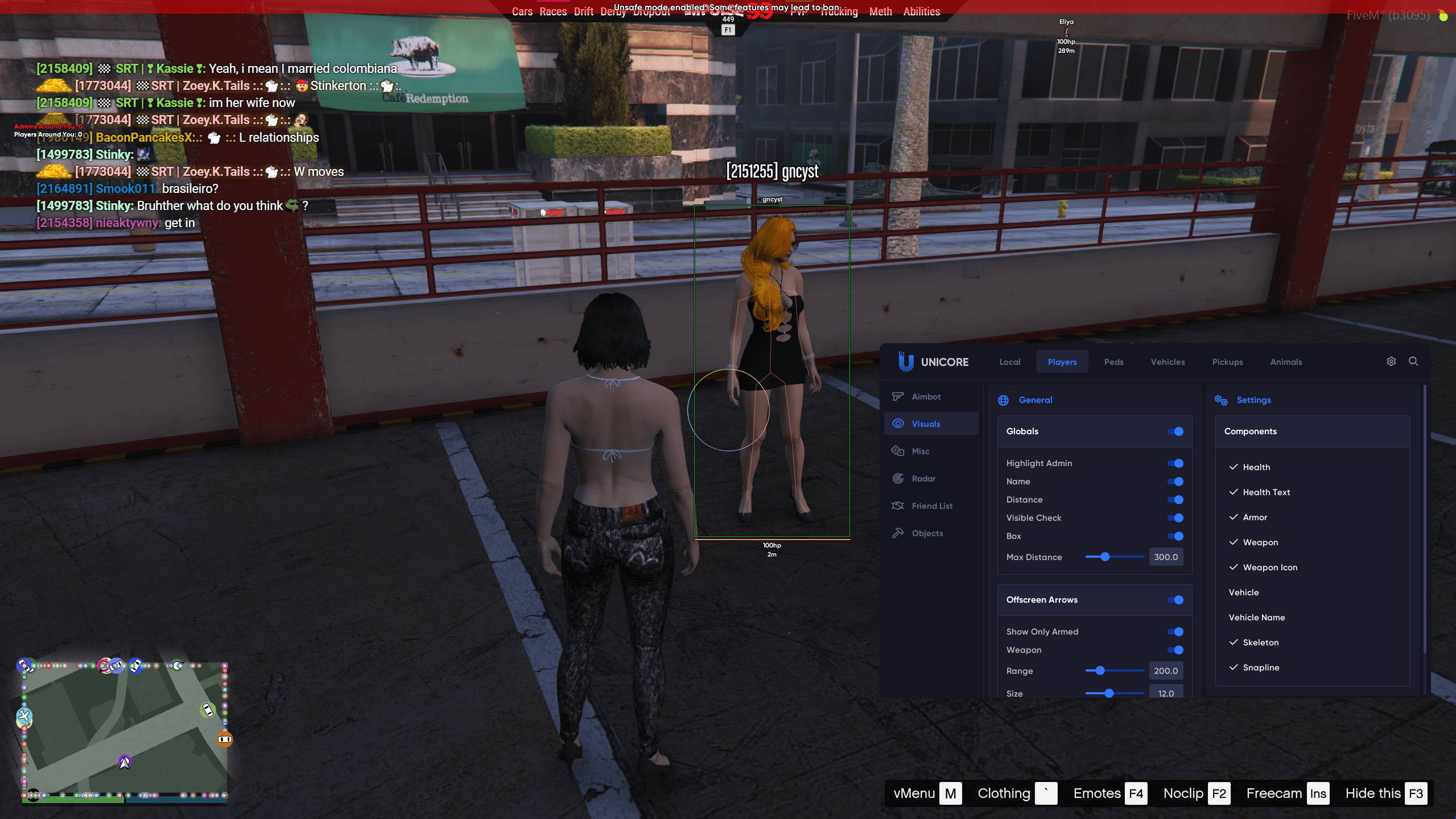The width and height of the screenshot is (1456, 819).
Task: Turn off the Box toggle
Action: (x=1175, y=536)
